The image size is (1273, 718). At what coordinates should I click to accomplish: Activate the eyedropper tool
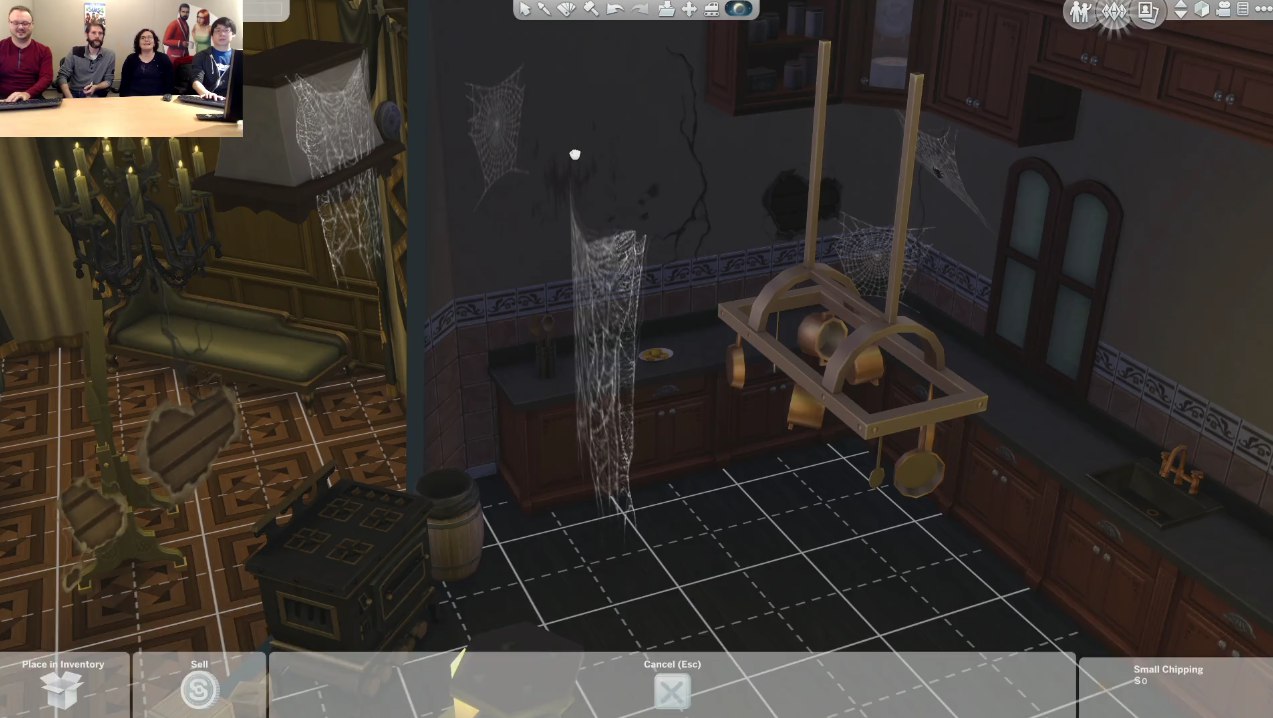545,9
